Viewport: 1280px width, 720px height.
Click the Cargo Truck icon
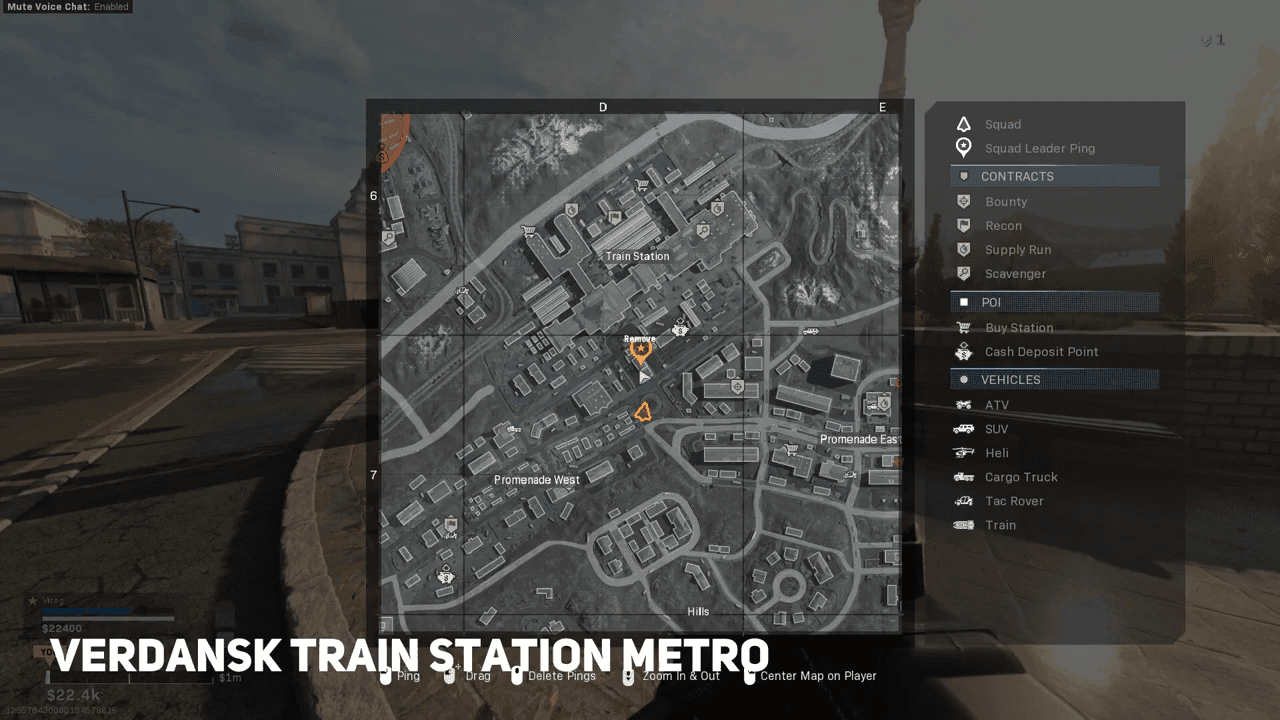point(961,477)
